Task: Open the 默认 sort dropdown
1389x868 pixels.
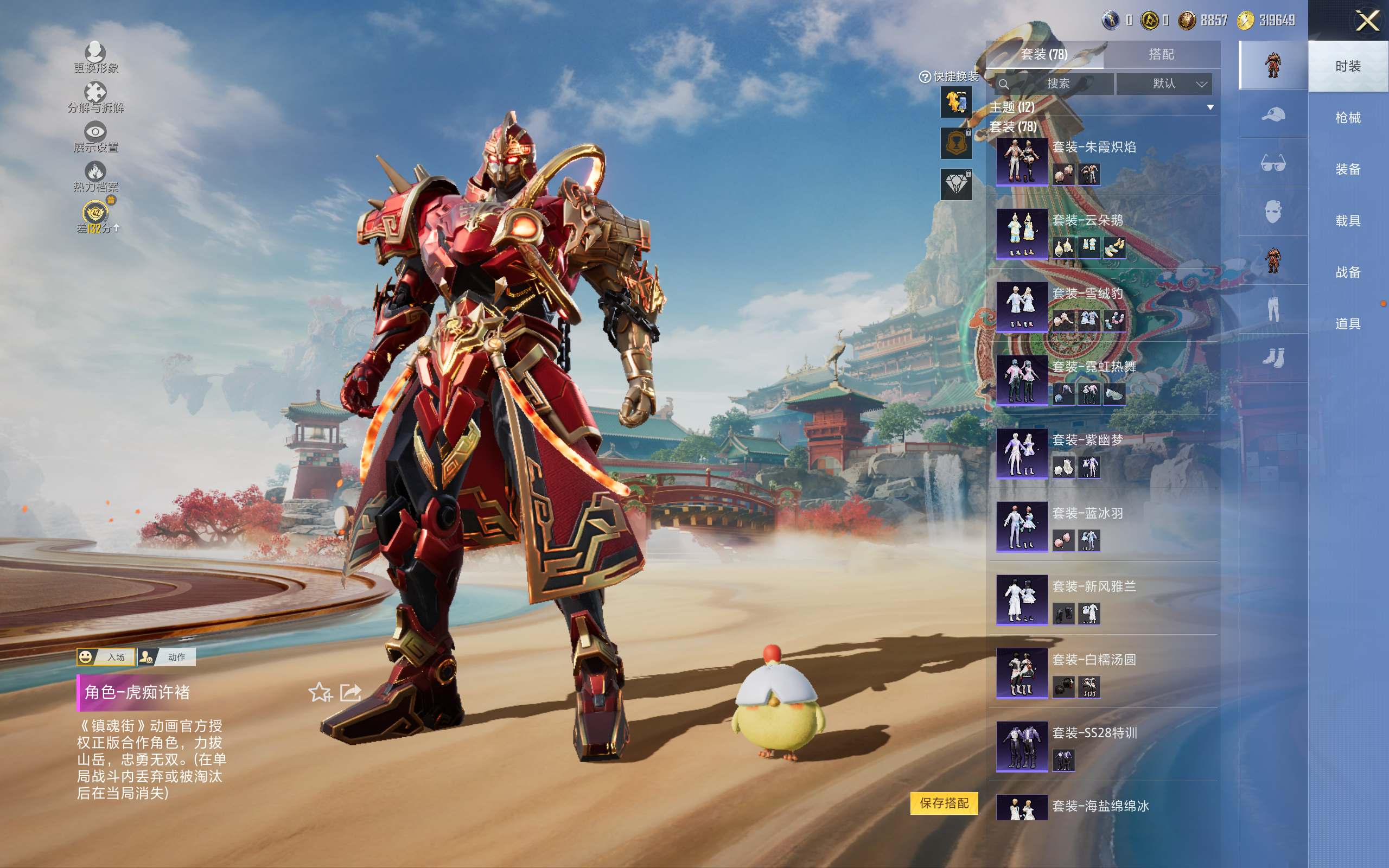Action: click(1164, 84)
